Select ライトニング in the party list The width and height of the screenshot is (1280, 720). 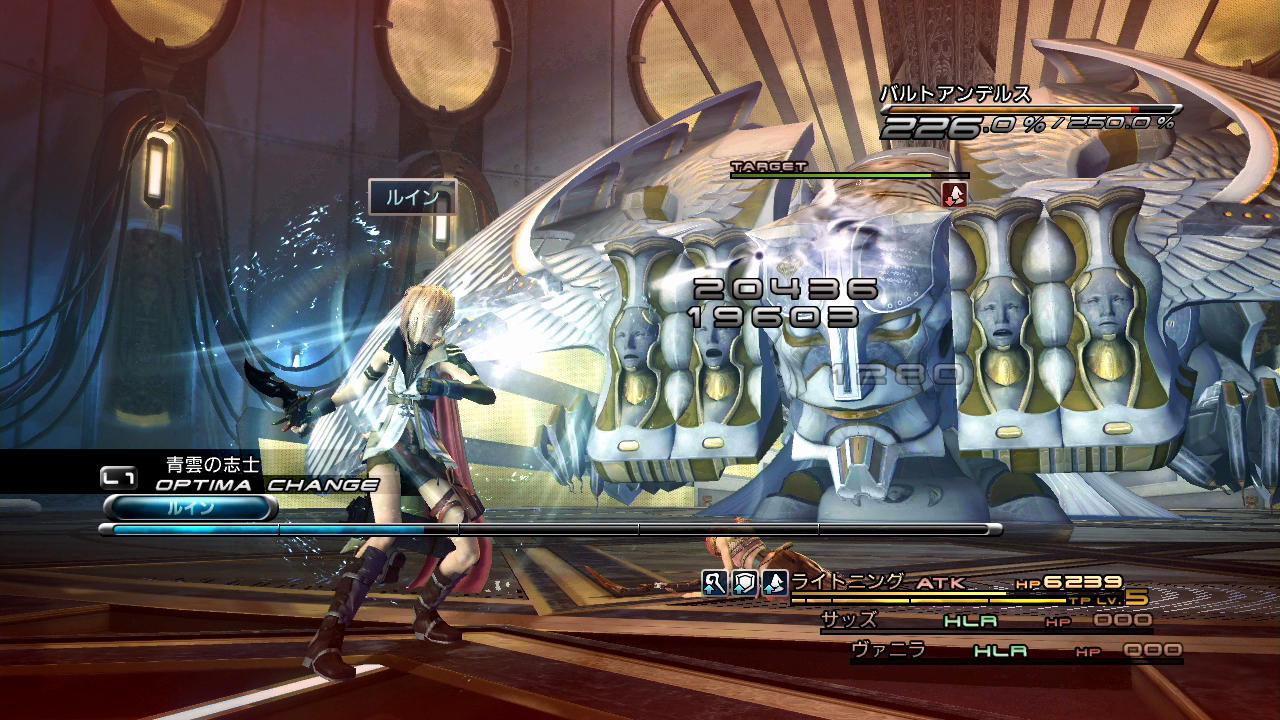click(x=848, y=582)
